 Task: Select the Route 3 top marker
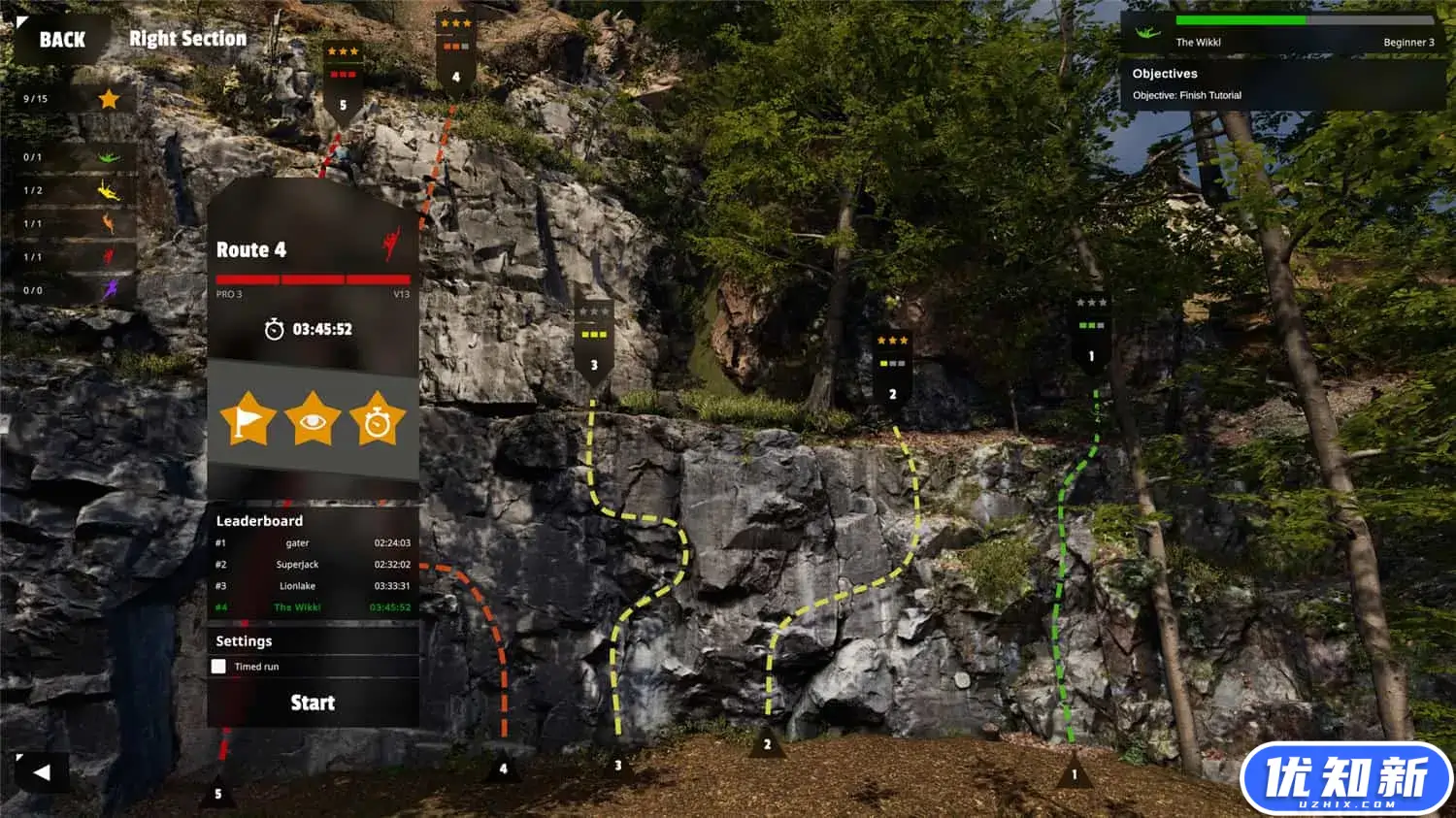coord(593,343)
